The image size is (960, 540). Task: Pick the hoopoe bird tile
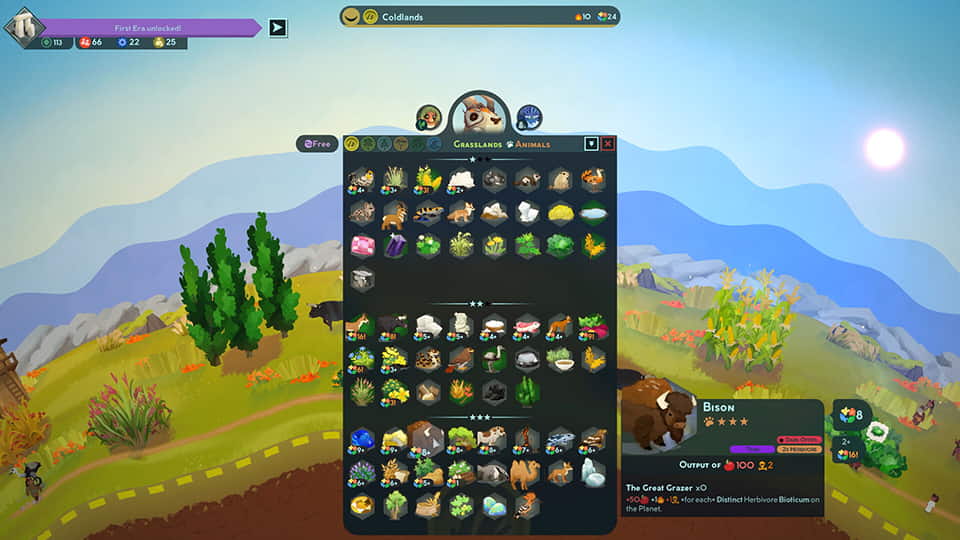[x=527, y=505]
